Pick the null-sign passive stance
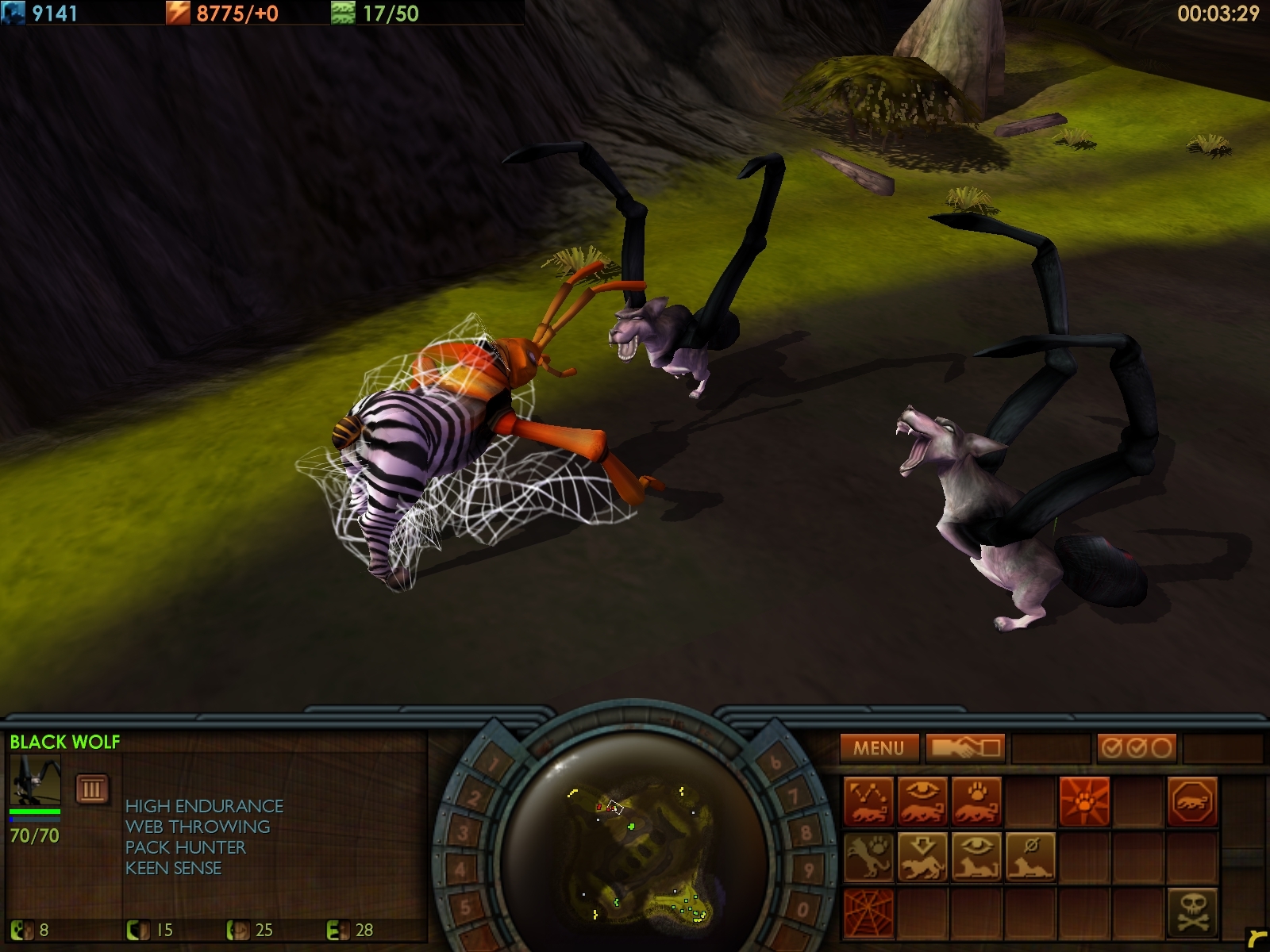This screenshot has width=1270, height=952. tap(1029, 857)
